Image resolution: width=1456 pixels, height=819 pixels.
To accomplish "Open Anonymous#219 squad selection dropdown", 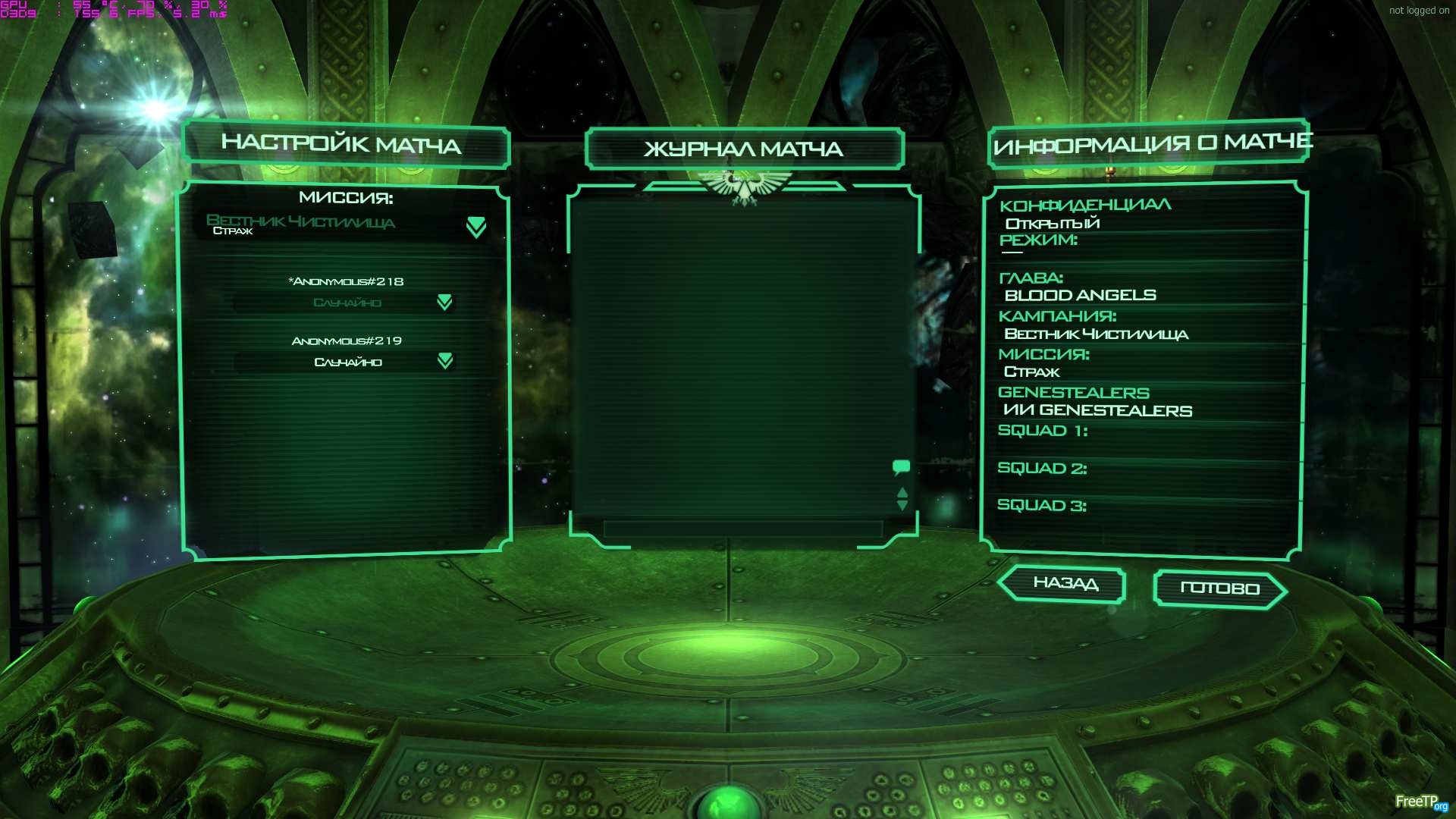I will (x=444, y=362).
